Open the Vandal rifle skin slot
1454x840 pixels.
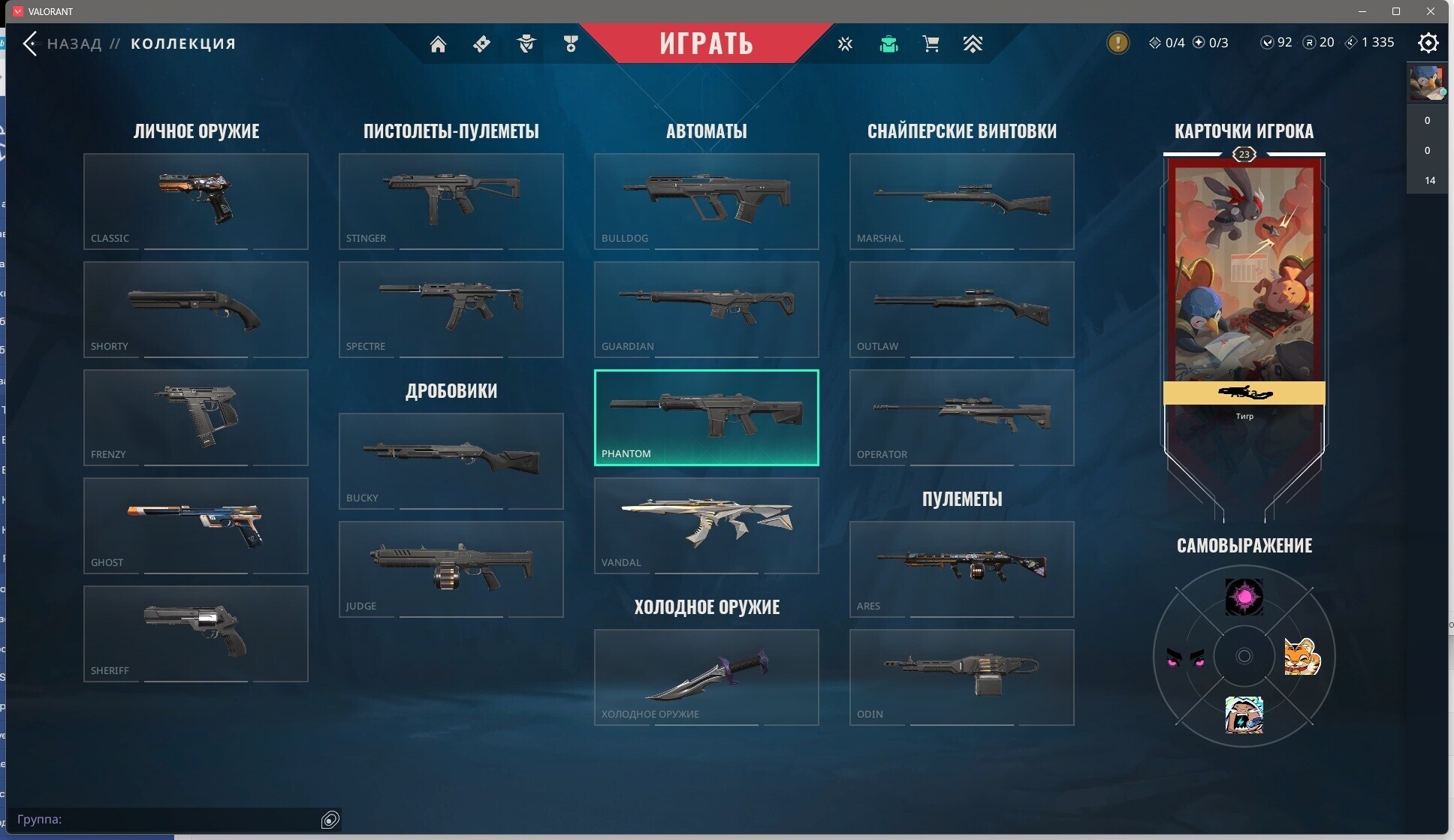(x=707, y=525)
